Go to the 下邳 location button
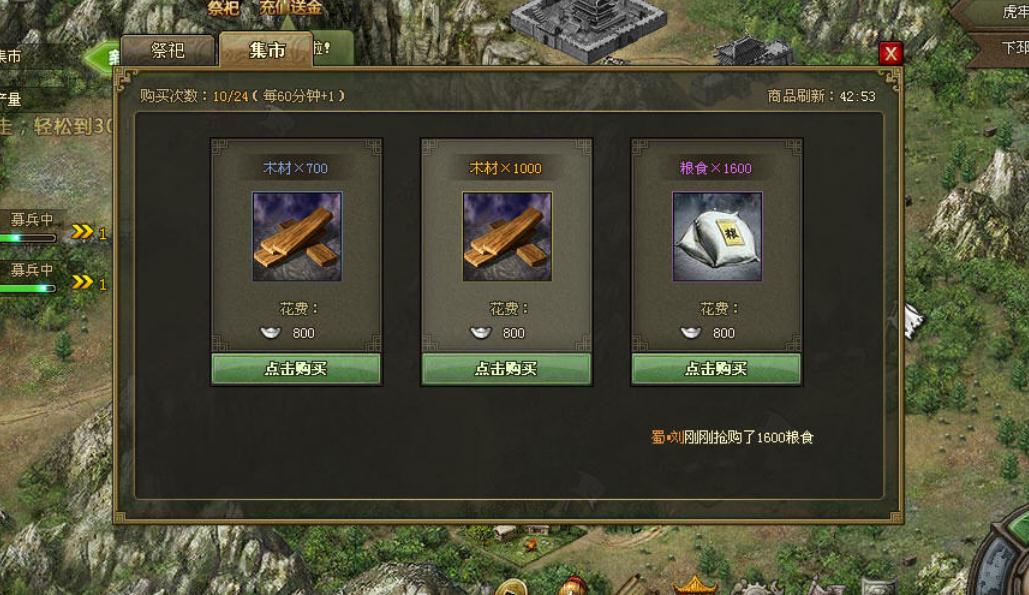The width and height of the screenshot is (1029, 595). [1012, 47]
